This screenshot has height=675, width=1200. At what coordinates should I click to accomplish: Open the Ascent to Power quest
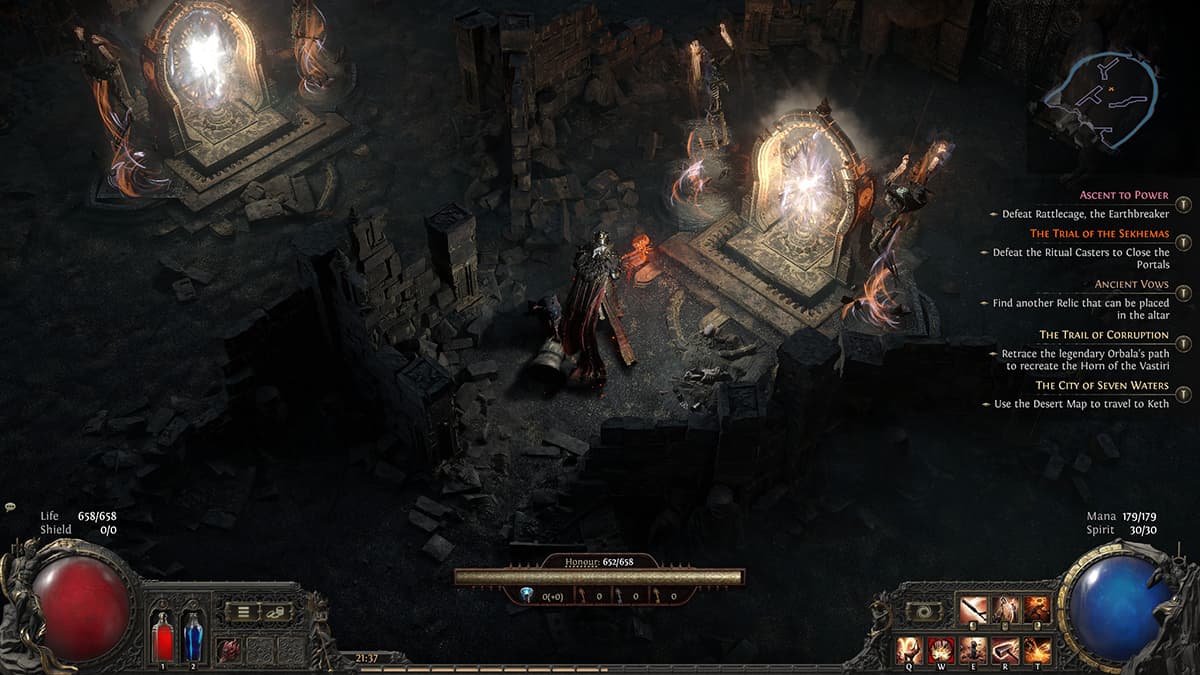point(1123,196)
